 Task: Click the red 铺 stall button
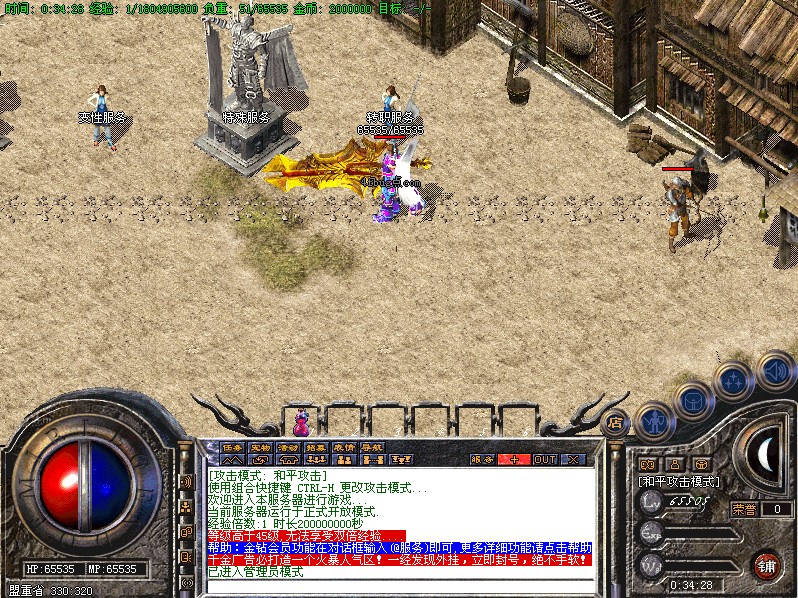766,564
